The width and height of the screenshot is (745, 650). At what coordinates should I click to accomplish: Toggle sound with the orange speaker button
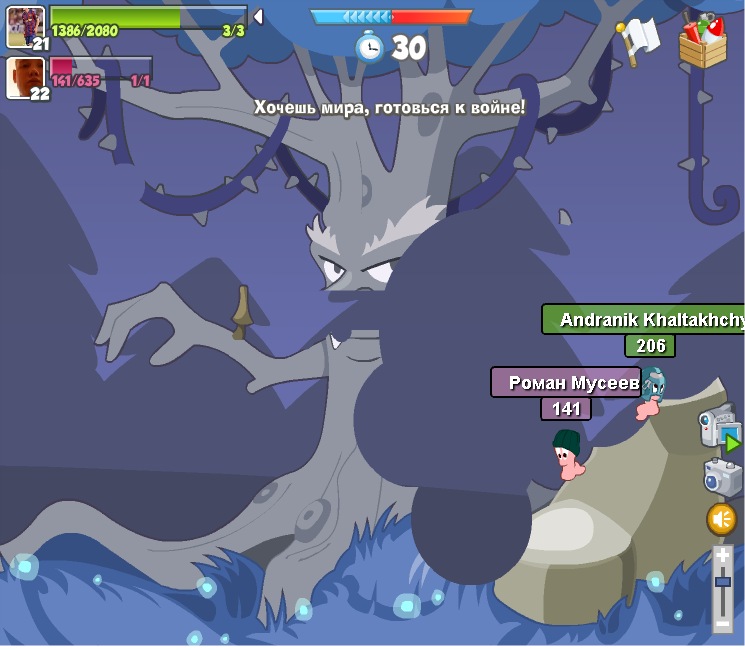(x=721, y=519)
